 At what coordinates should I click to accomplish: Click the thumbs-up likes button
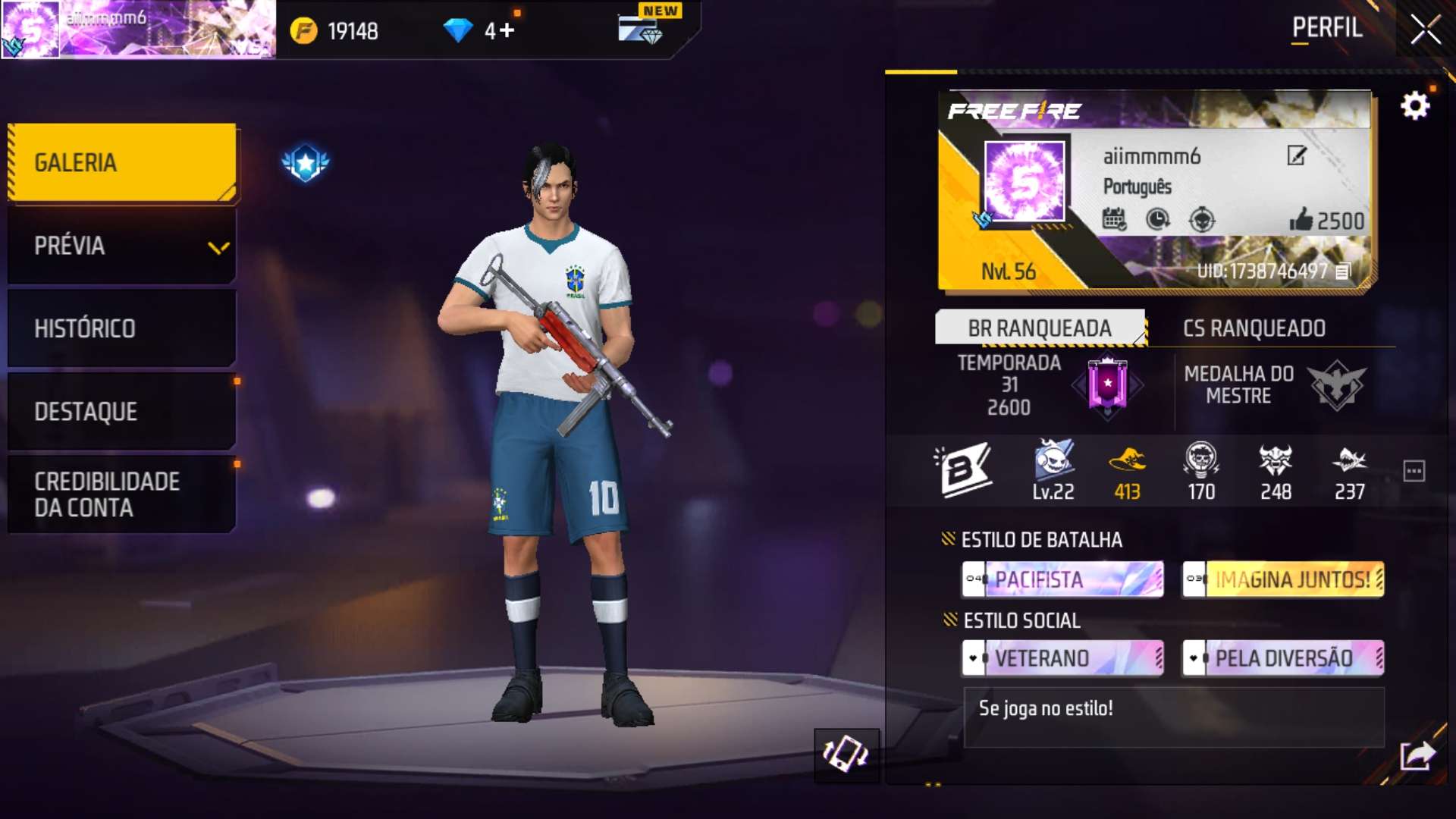tap(1301, 220)
